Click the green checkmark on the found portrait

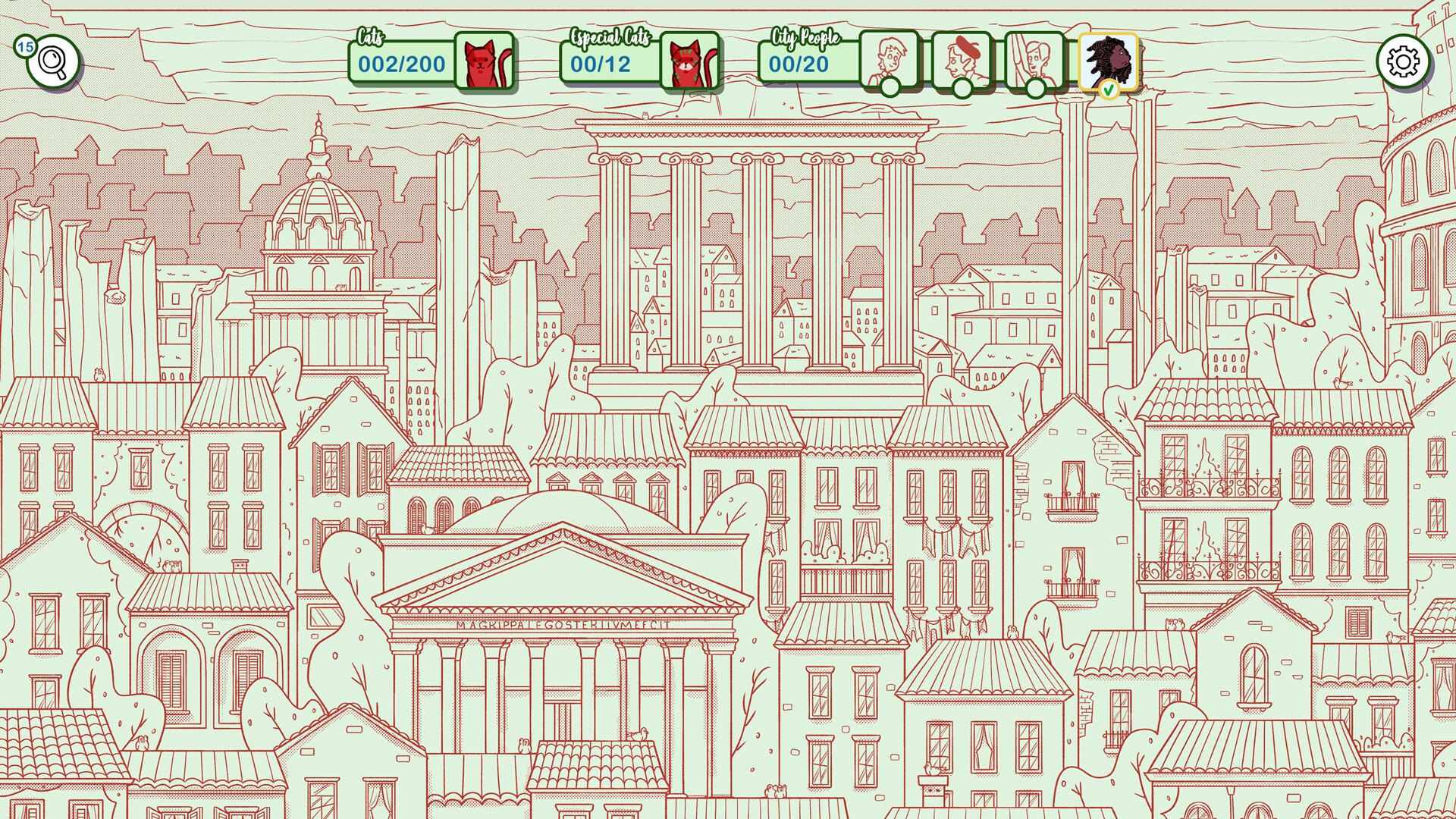pos(1109,88)
